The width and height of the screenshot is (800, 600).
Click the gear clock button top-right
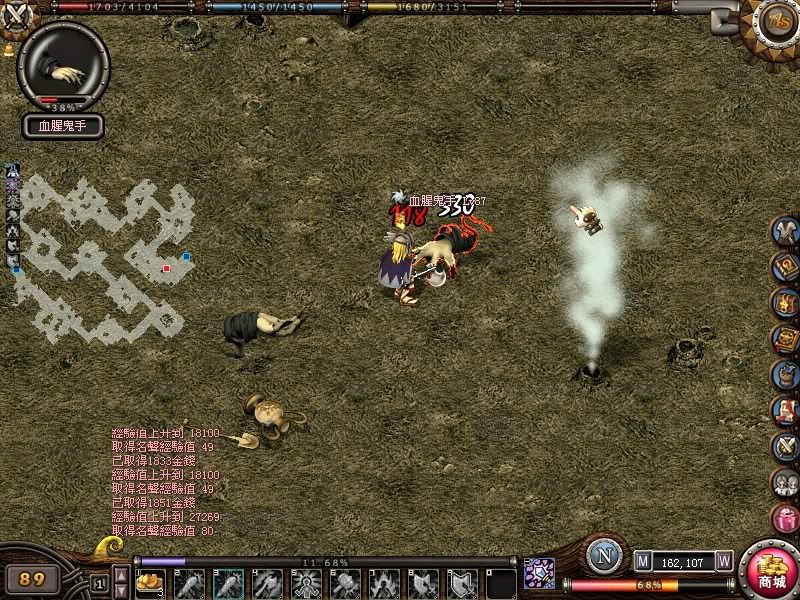pos(776,22)
